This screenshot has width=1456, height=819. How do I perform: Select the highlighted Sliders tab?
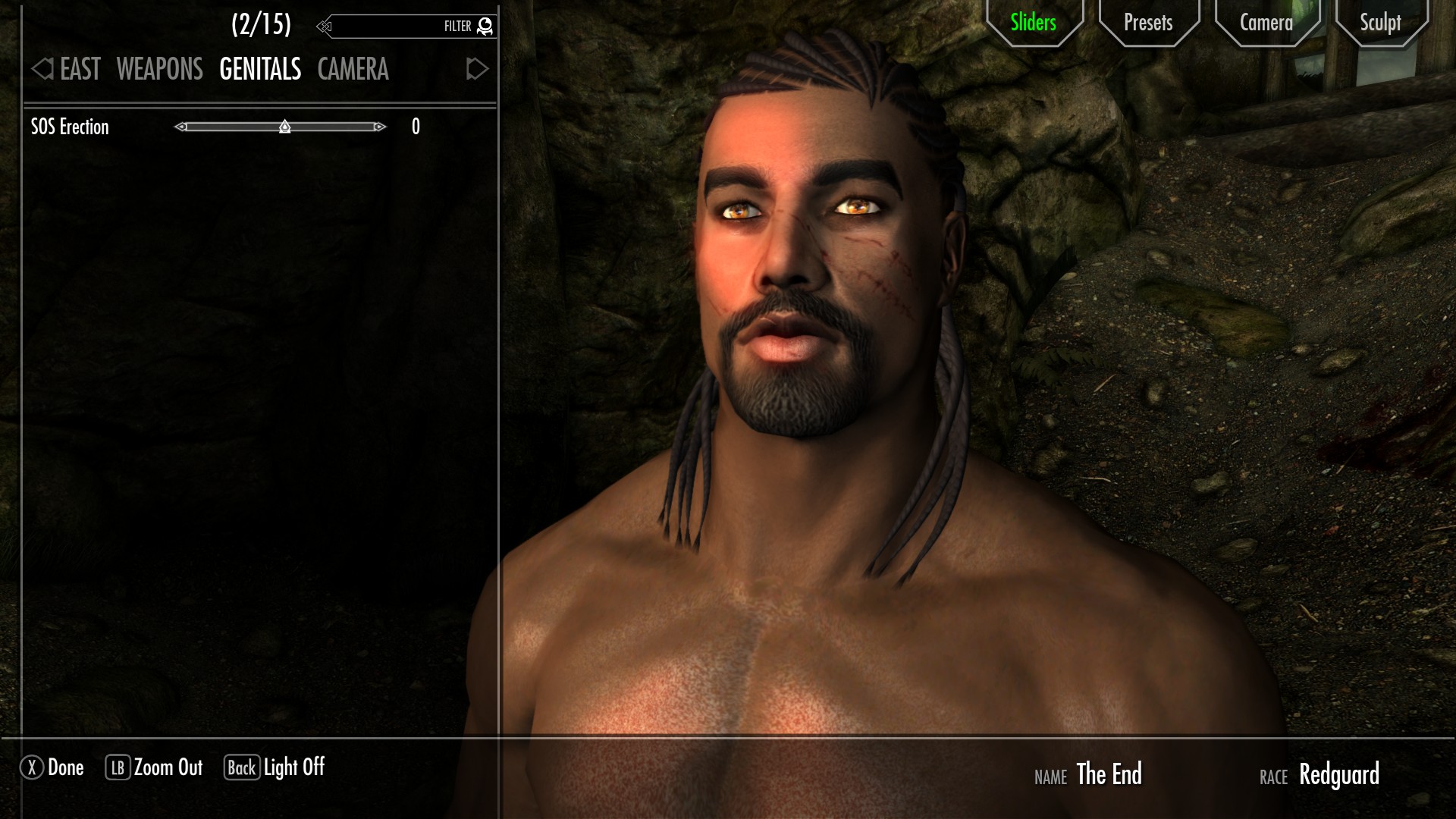(1032, 23)
